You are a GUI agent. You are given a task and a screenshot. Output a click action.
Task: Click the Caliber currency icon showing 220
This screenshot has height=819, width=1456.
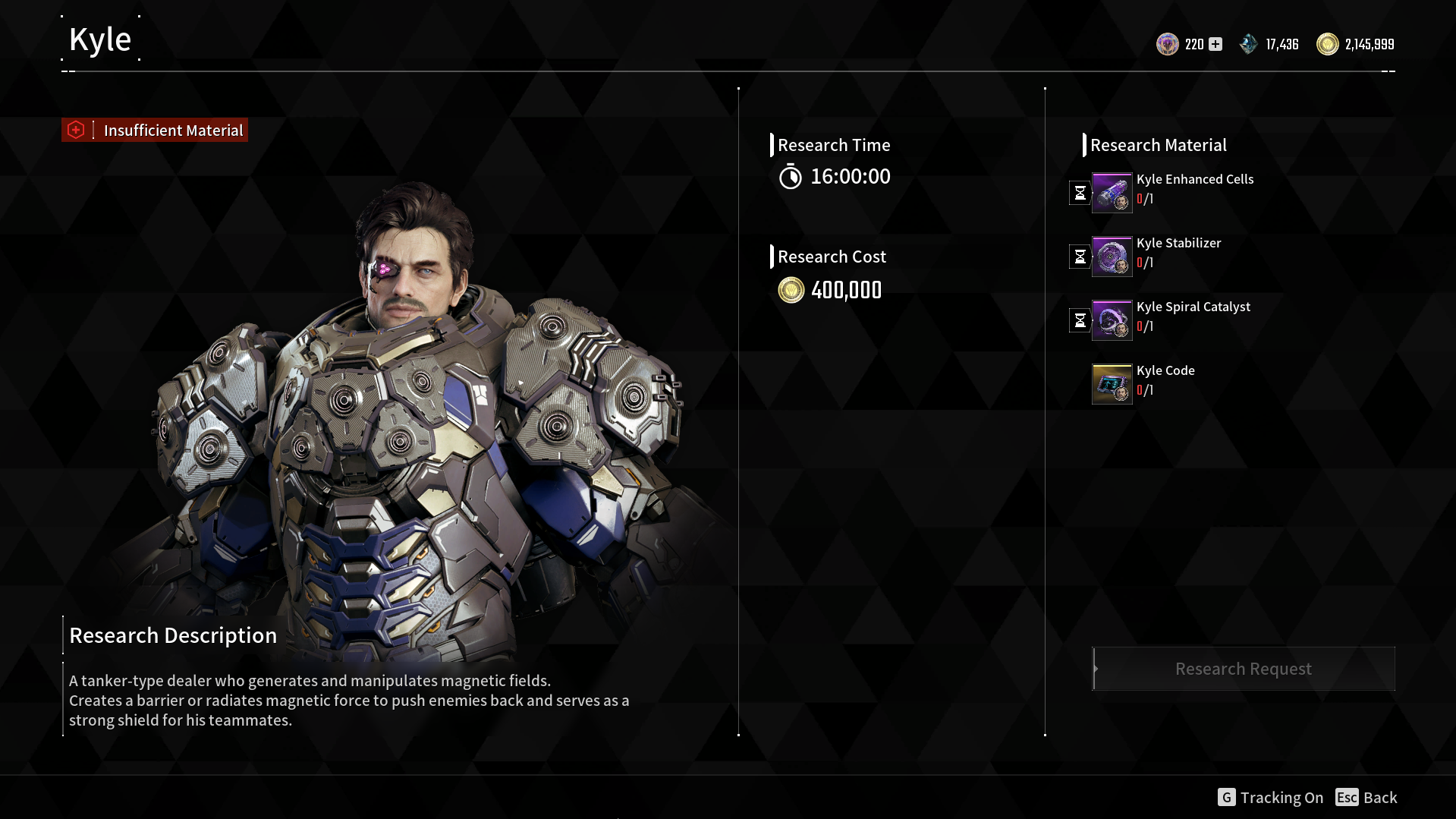pos(1167,44)
